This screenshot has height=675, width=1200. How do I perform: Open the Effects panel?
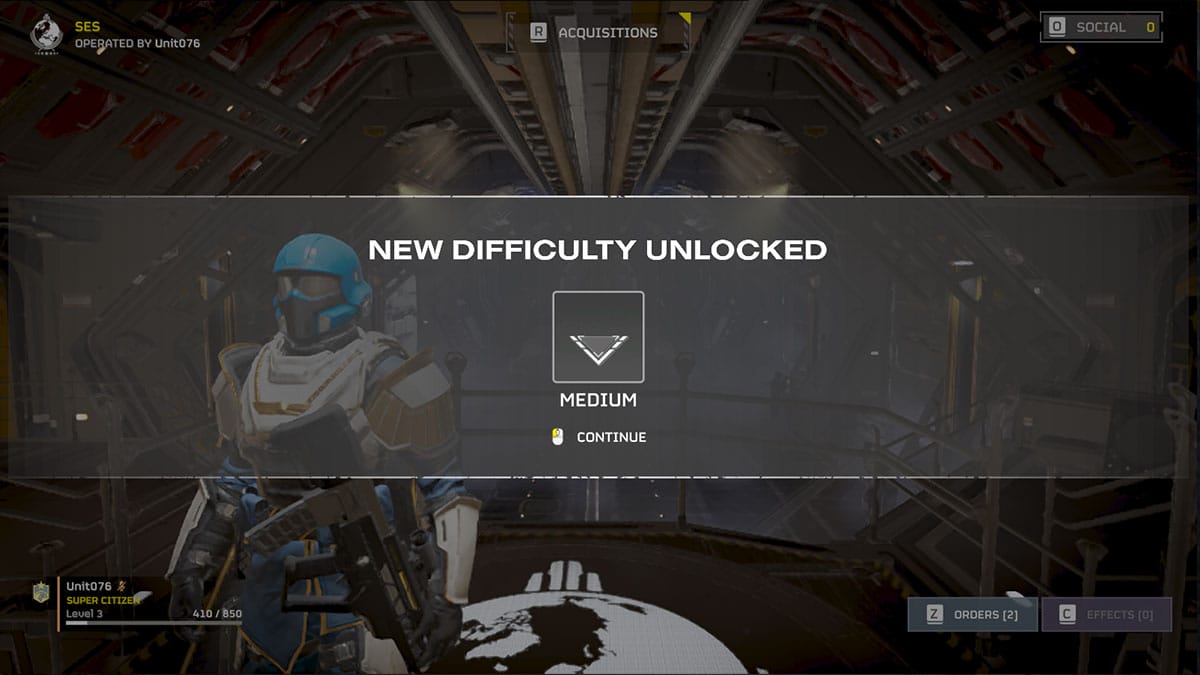1105,614
